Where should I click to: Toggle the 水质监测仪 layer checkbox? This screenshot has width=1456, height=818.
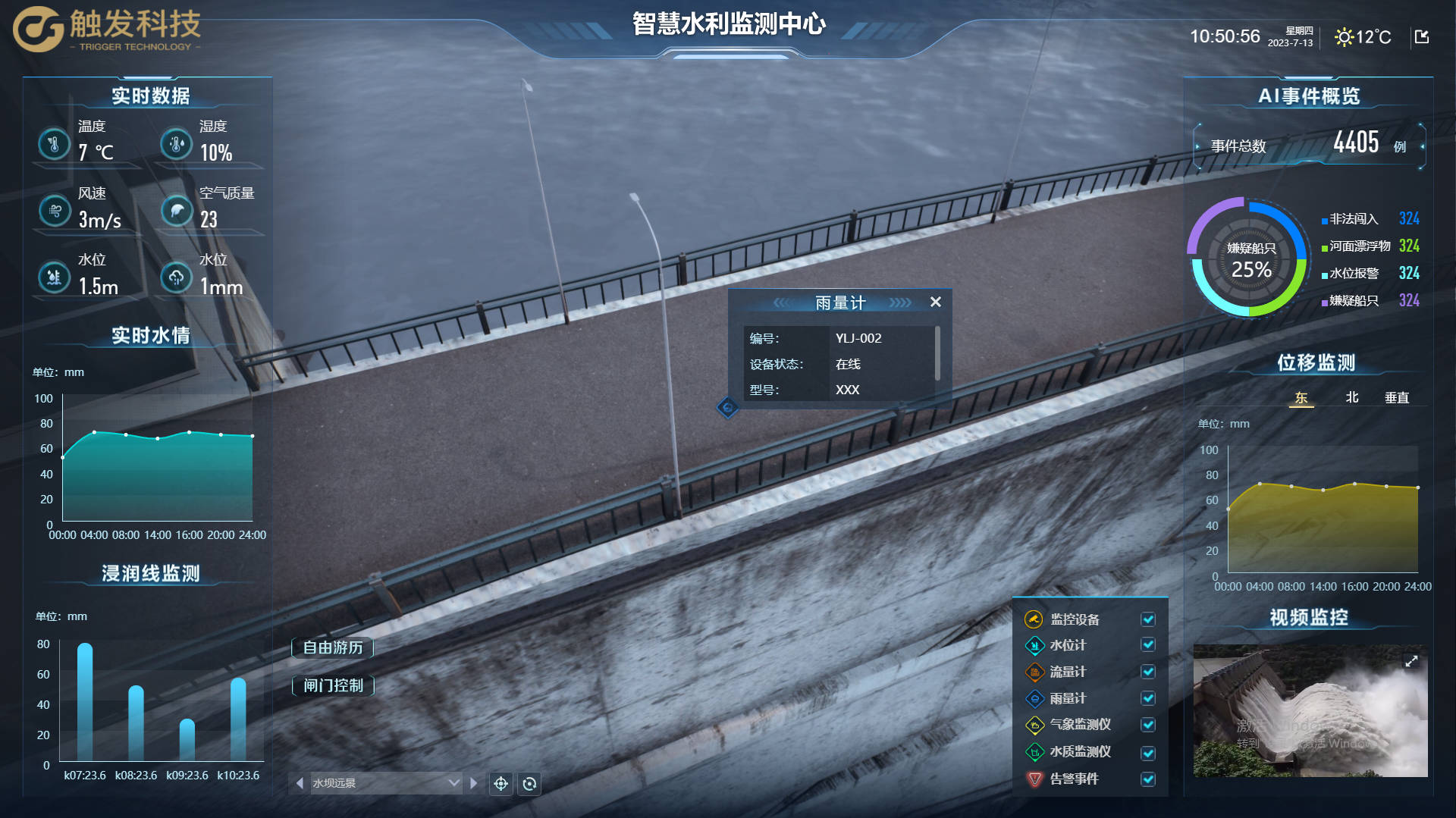point(1148,752)
